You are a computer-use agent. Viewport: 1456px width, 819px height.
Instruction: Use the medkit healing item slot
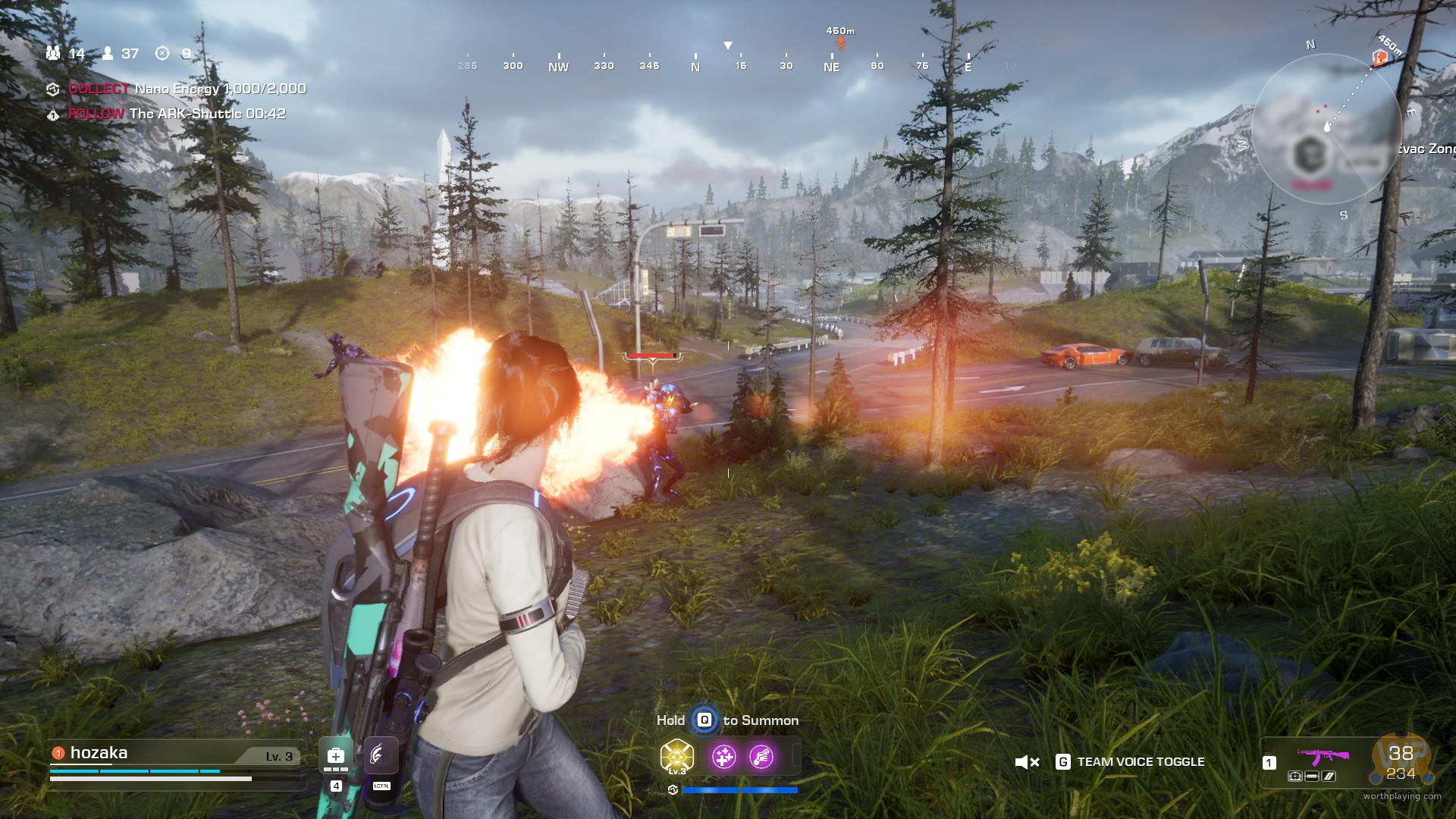click(x=335, y=756)
